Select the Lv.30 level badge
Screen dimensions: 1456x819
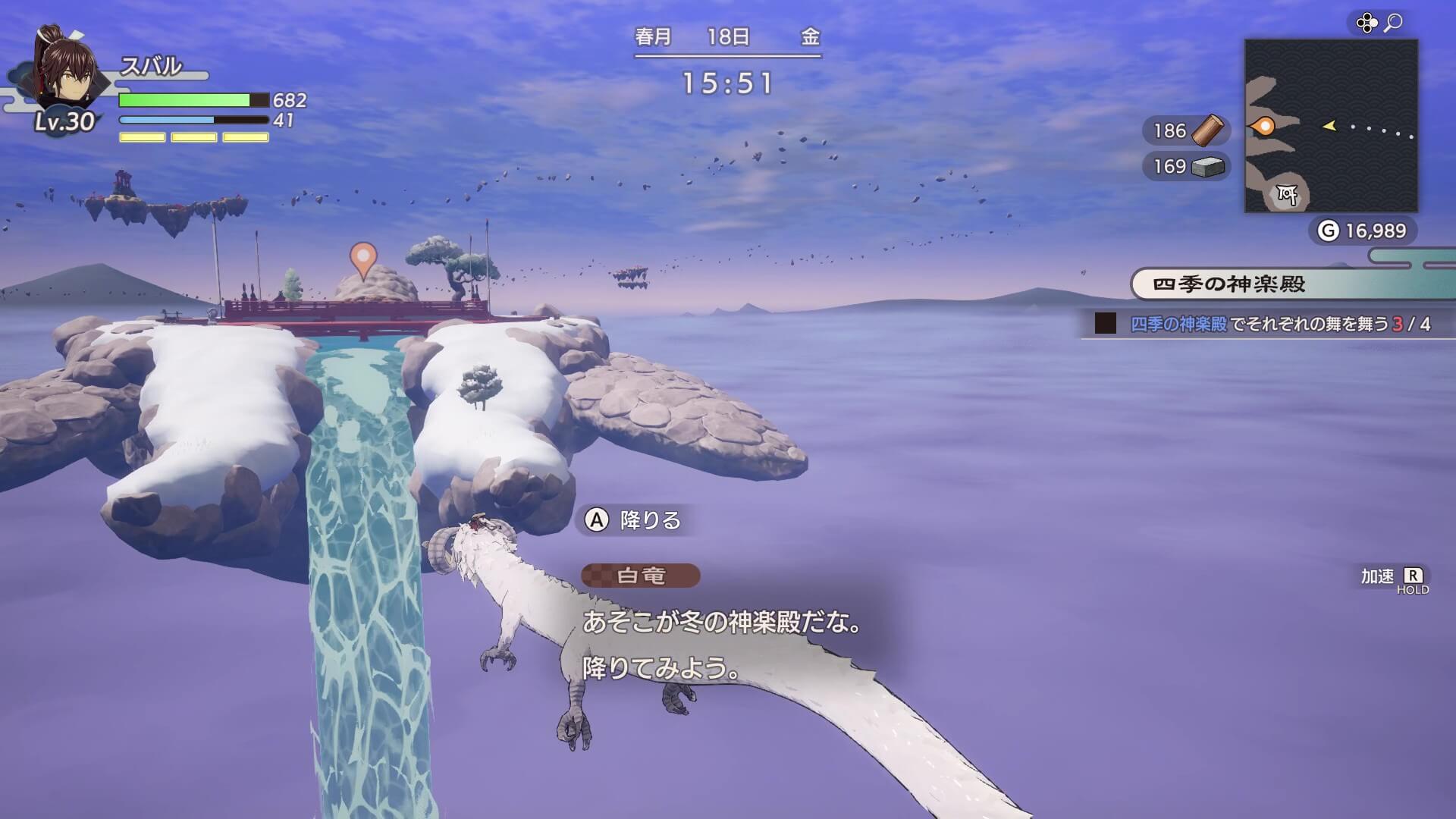tap(64, 121)
